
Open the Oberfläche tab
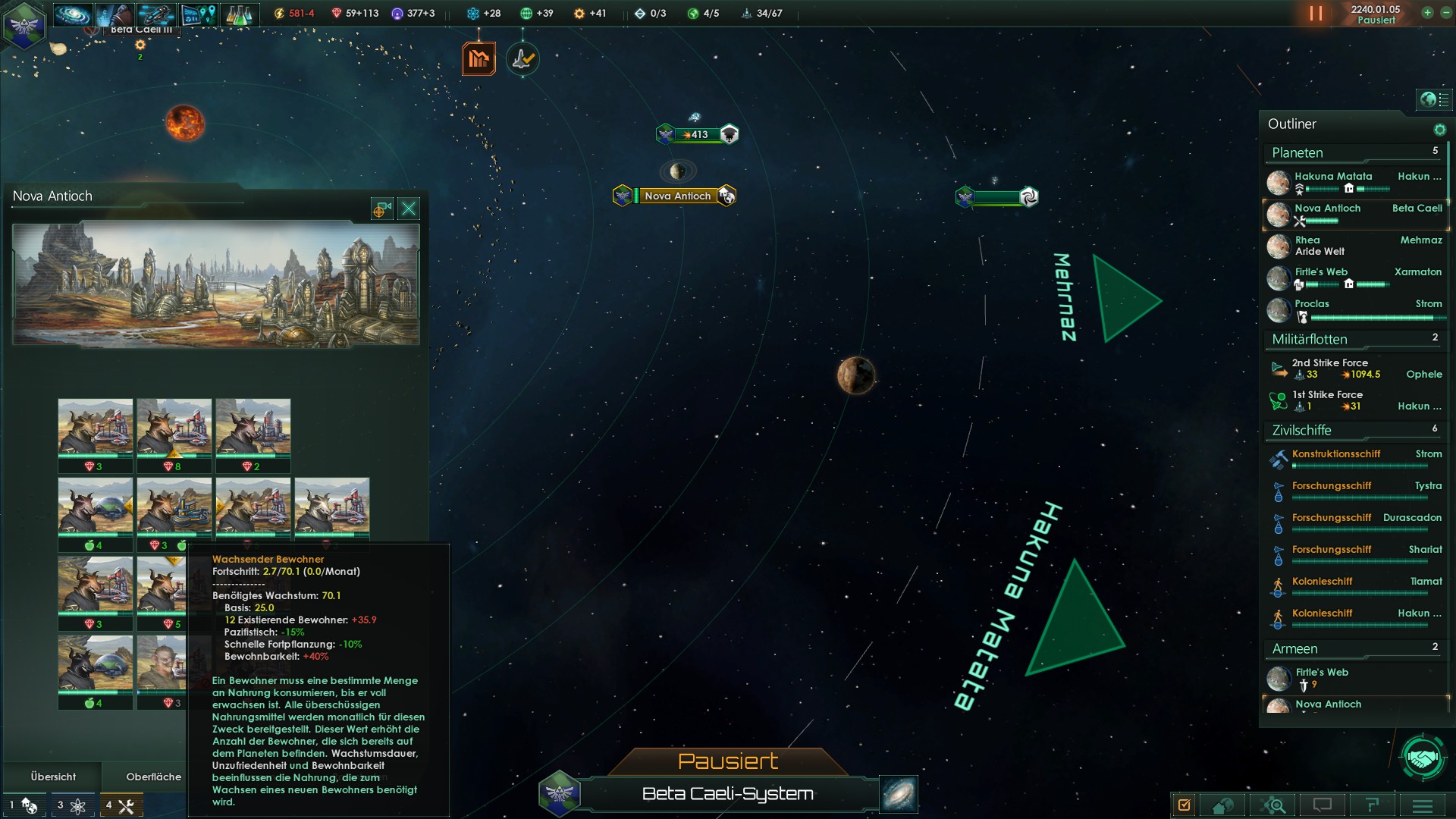pyautogui.click(x=153, y=777)
